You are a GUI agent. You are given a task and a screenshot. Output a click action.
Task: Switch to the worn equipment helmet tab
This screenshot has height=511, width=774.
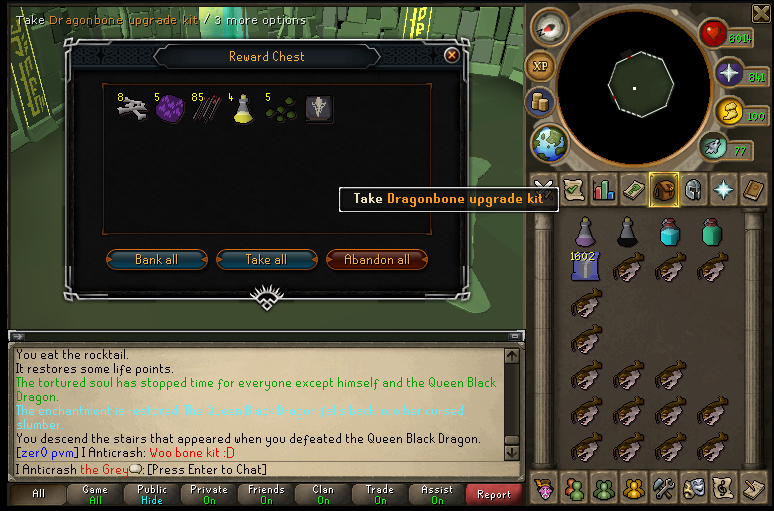[x=692, y=188]
